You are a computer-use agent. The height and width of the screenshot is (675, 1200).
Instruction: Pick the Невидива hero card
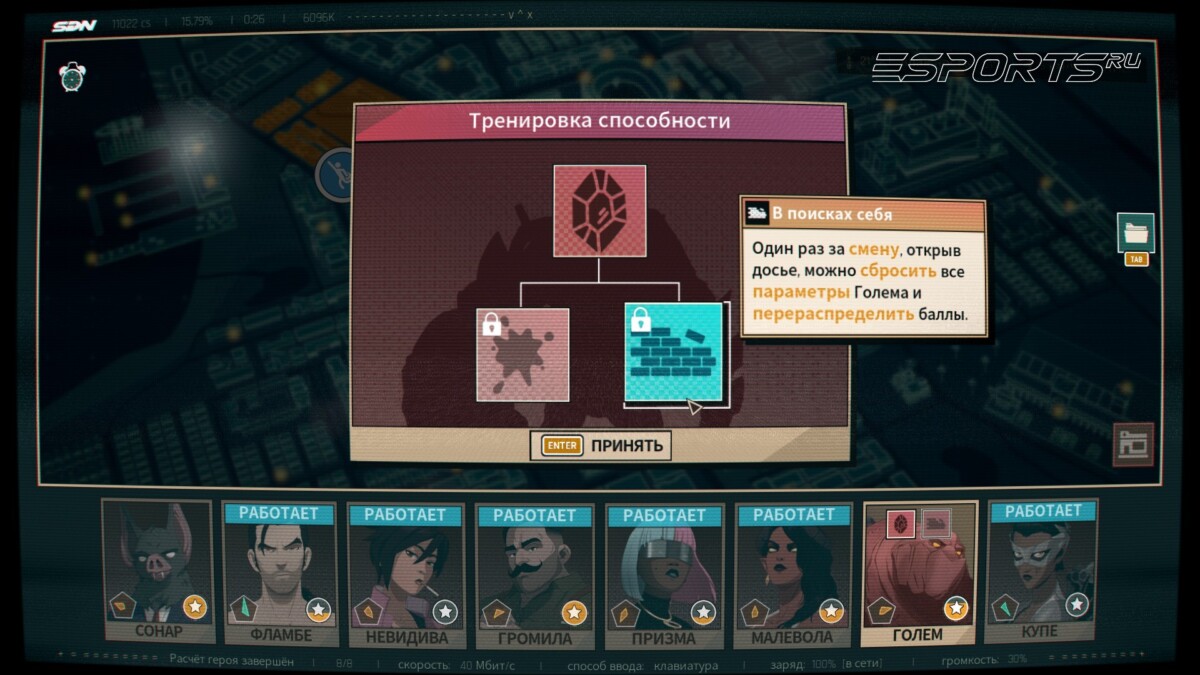tap(405, 575)
